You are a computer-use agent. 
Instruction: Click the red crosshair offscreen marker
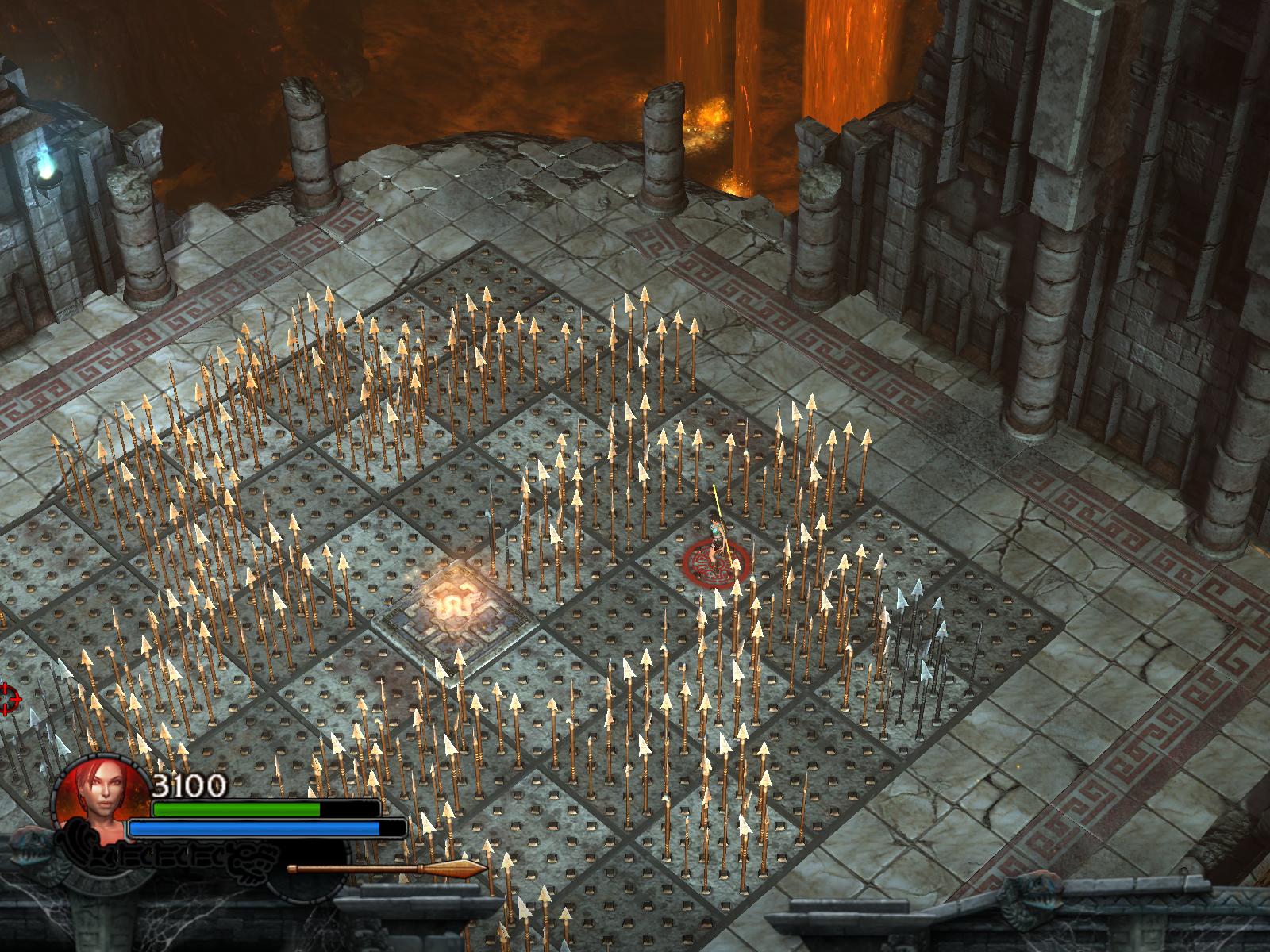(x=8, y=698)
